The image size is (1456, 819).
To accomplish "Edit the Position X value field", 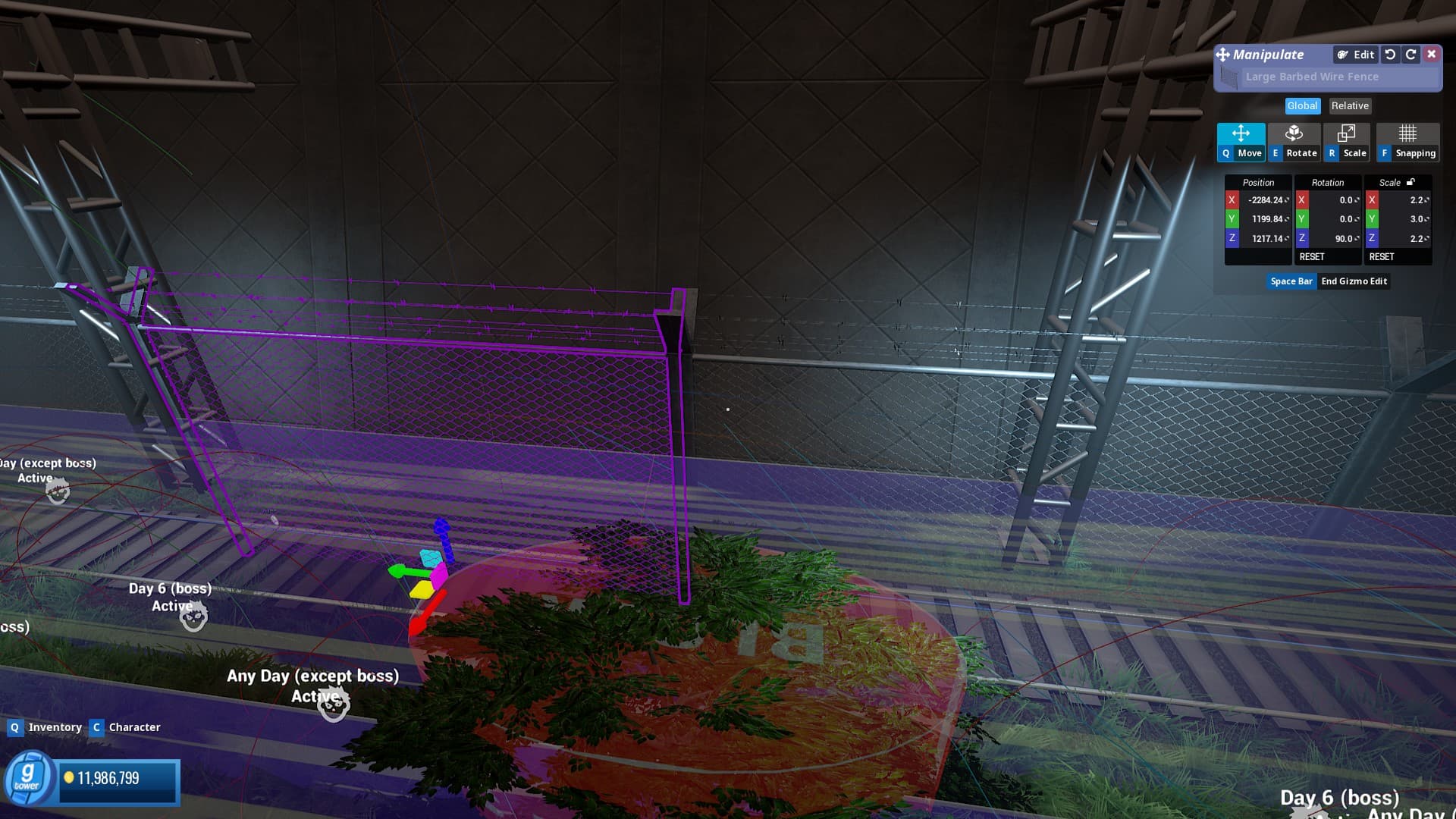I will pyautogui.click(x=1266, y=200).
